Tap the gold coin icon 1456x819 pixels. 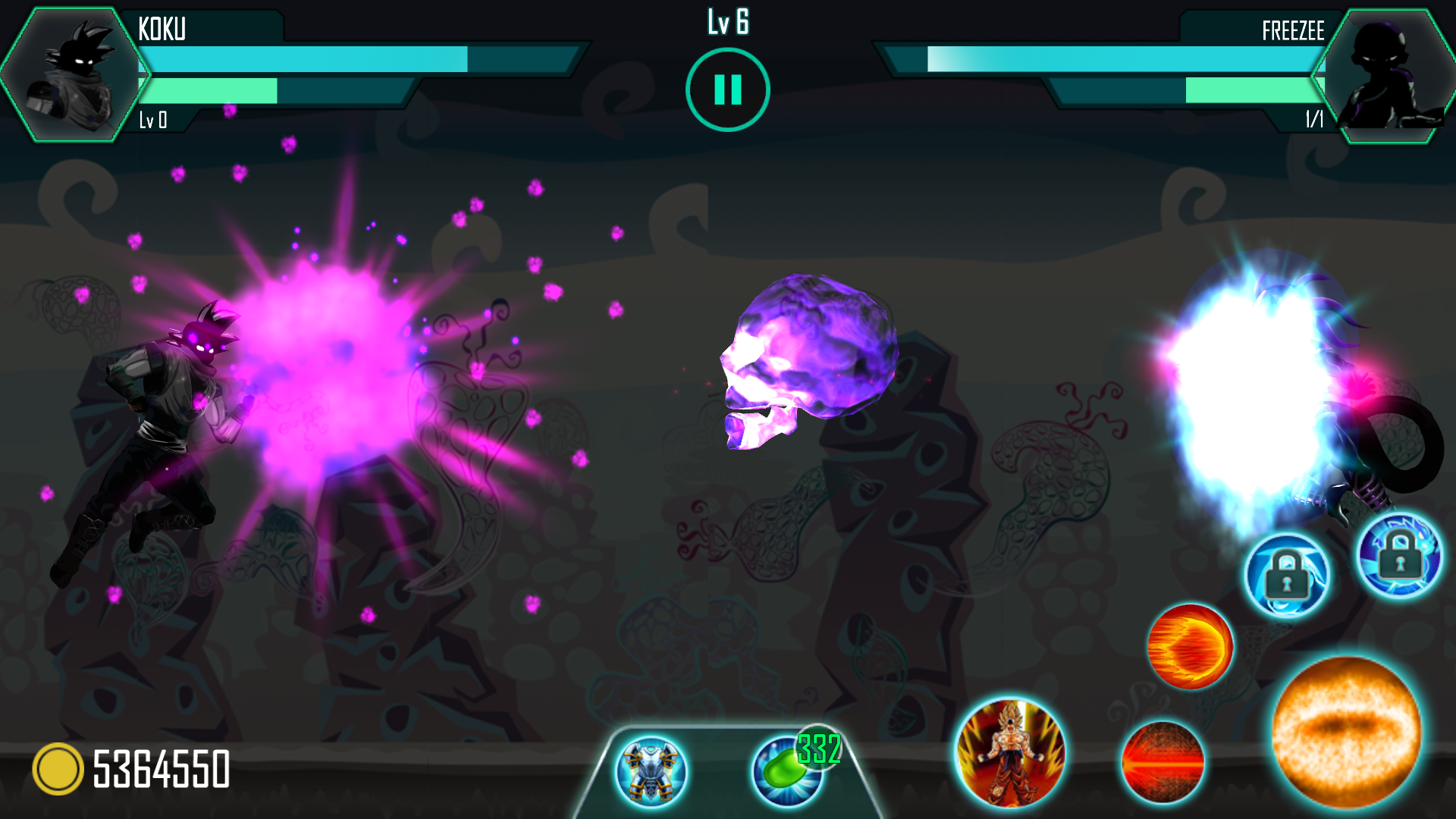58,769
